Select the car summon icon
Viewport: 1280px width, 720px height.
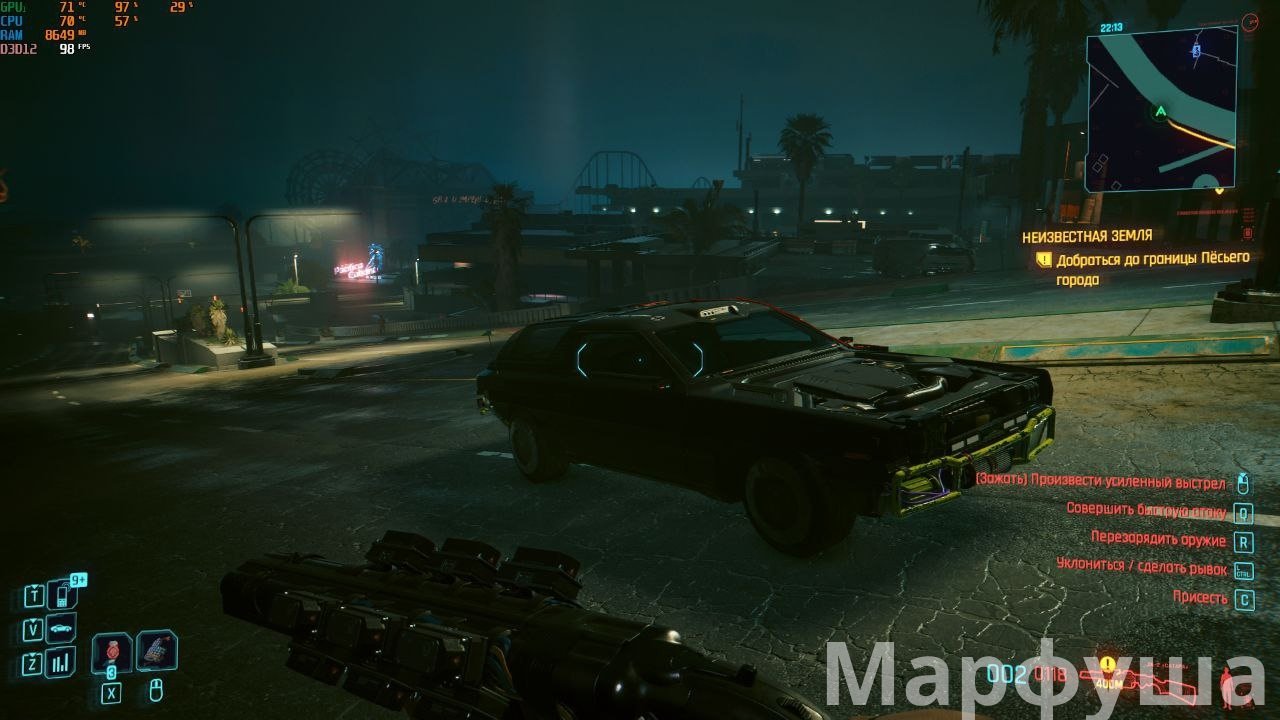click(x=61, y=629)
